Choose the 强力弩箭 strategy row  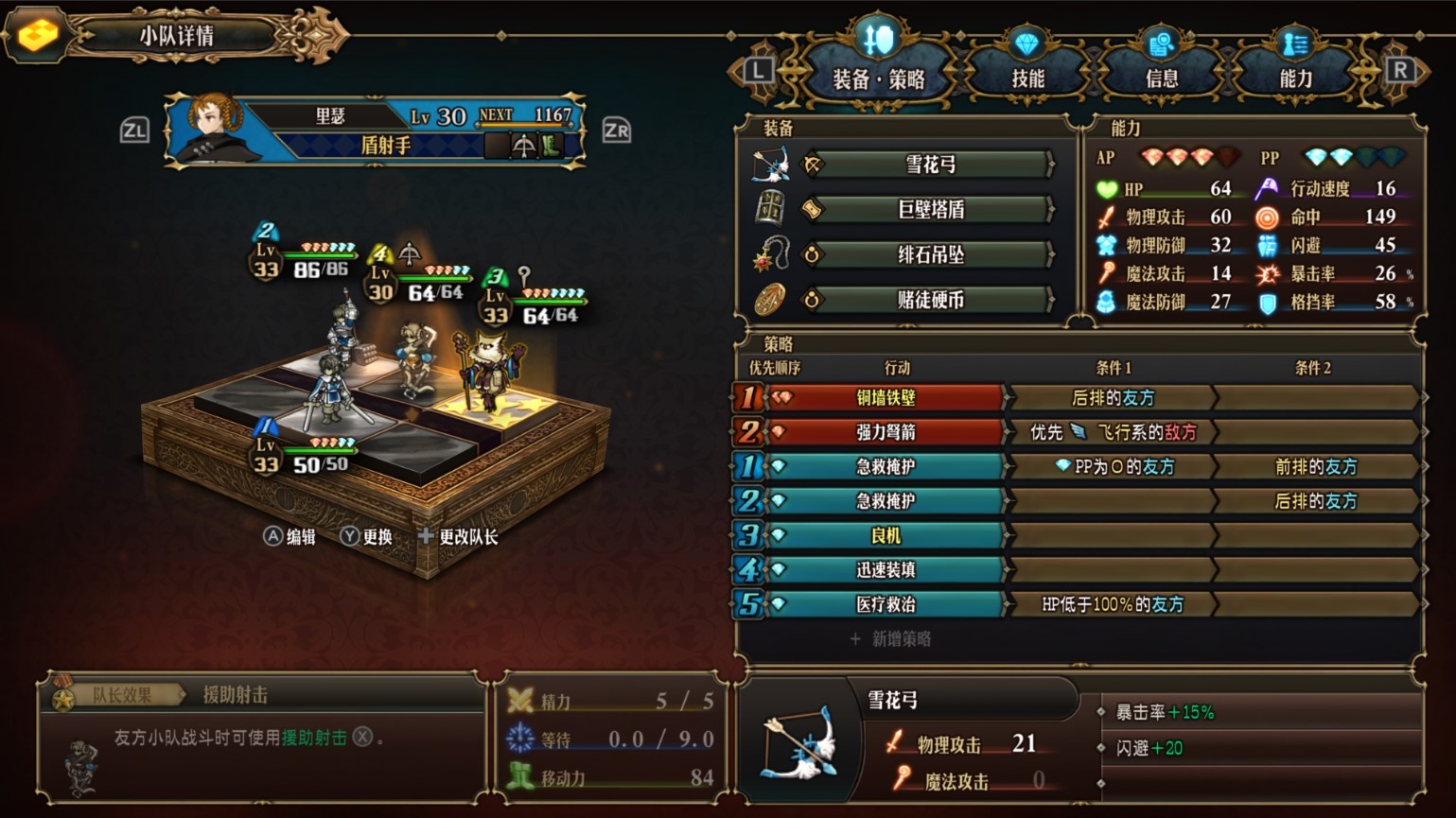pyautogui.click(x=885, y=432)
